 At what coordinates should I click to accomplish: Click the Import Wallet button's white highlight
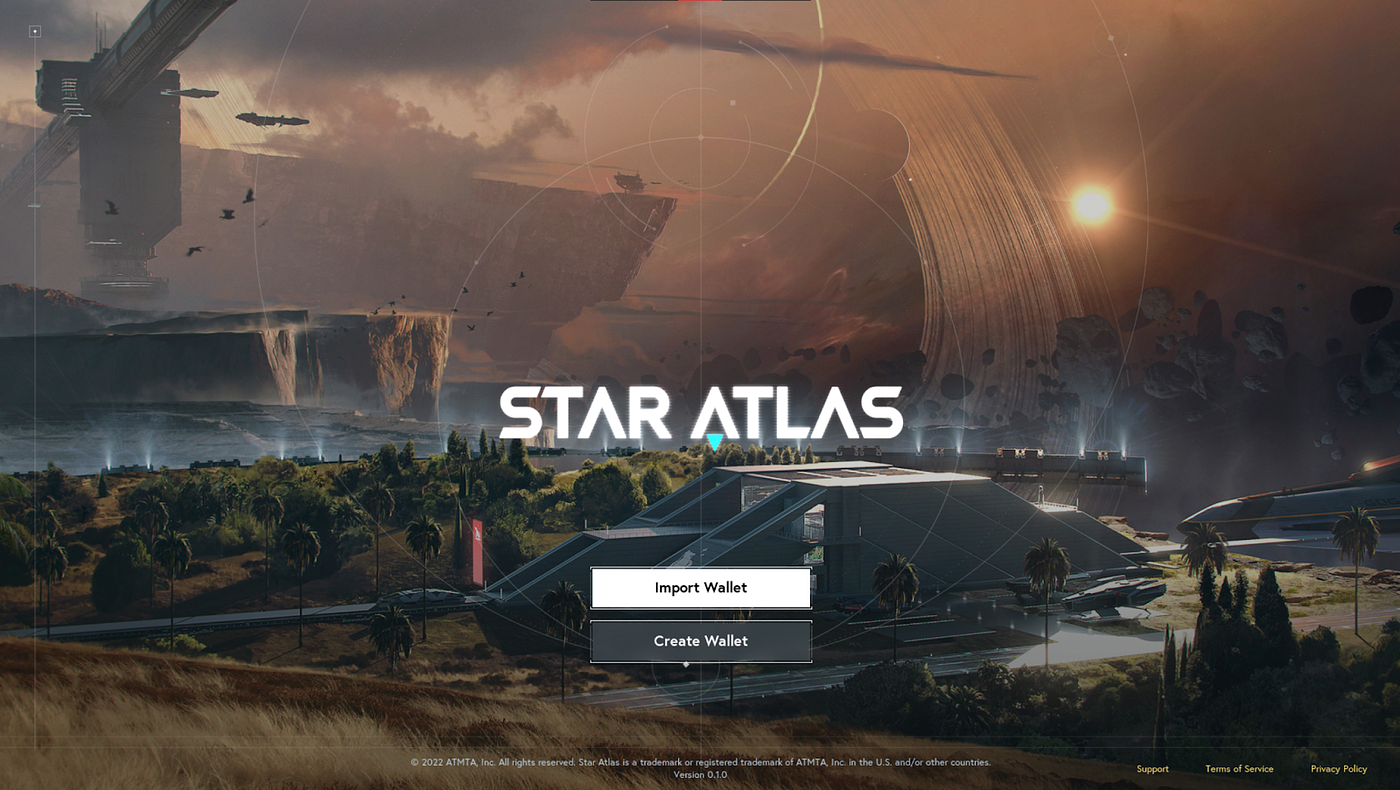click(700, 587)
